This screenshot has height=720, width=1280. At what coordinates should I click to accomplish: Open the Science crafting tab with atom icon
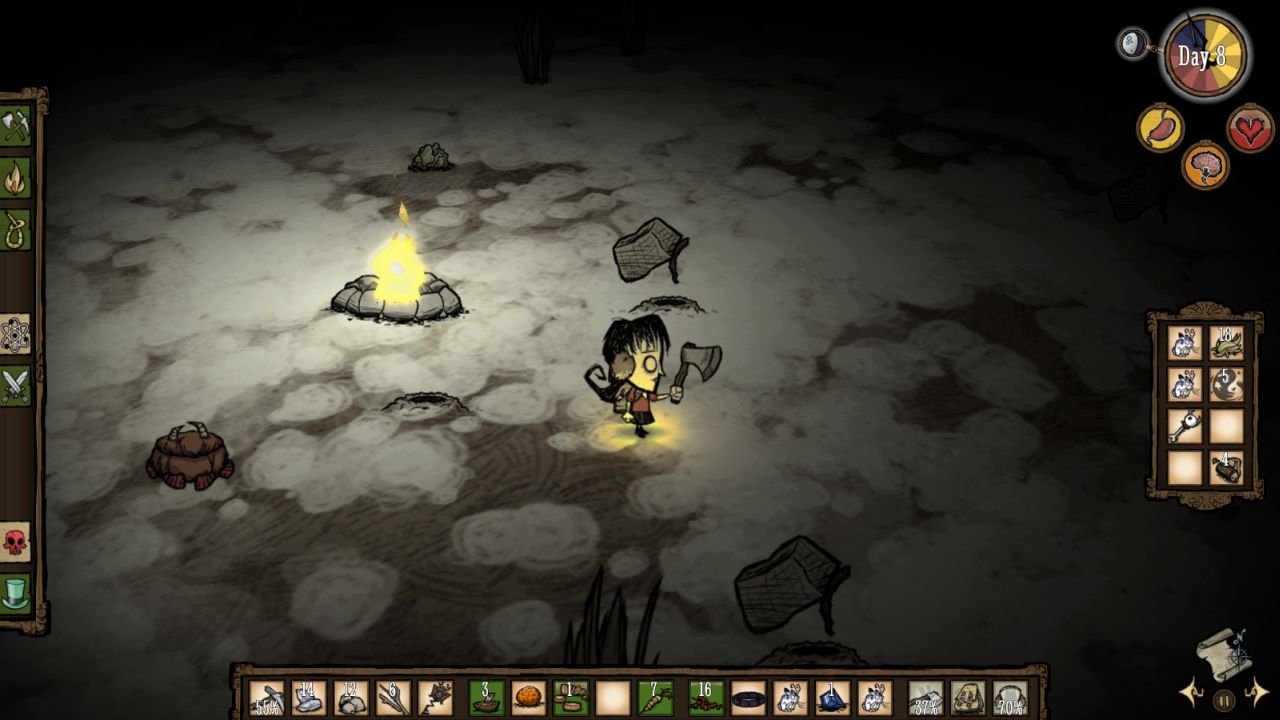(16, 334)
